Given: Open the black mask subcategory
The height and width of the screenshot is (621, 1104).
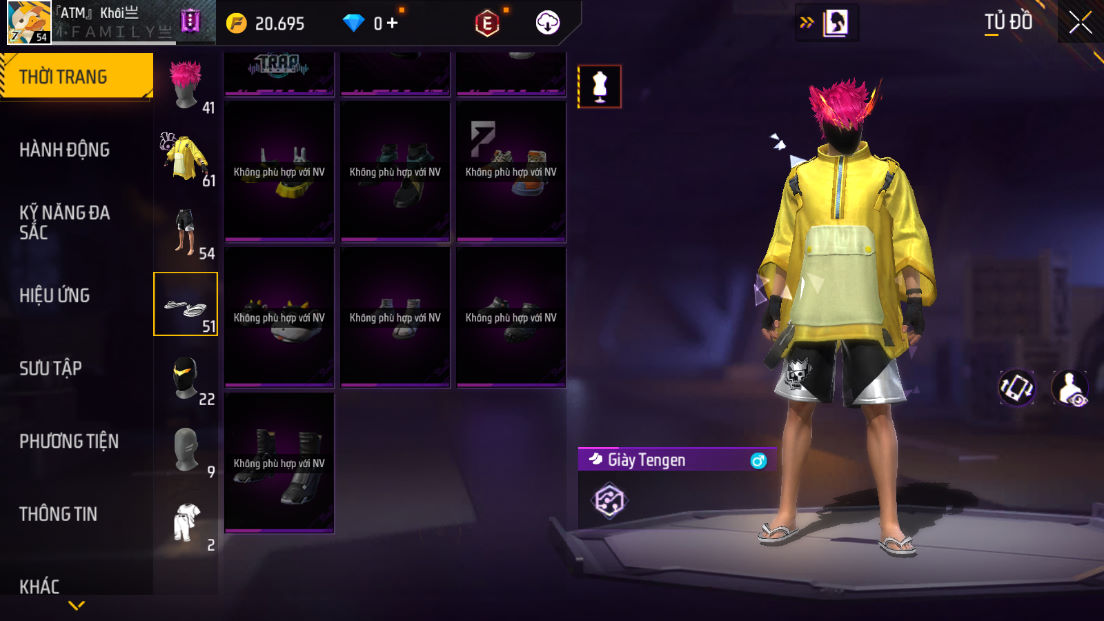Looking at the screenshot, I should [x=185, y=378].
